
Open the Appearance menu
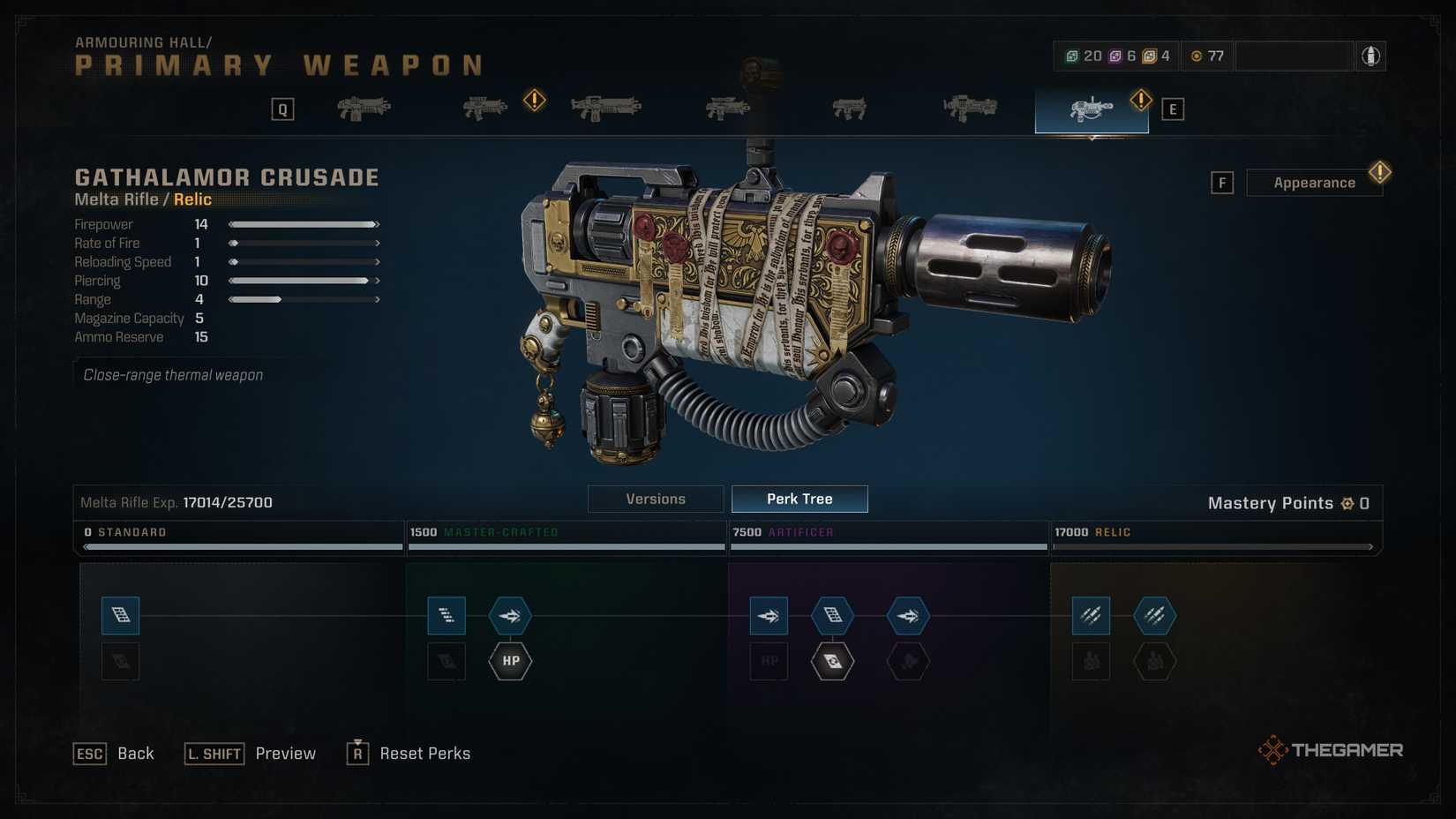(1314, 183)
